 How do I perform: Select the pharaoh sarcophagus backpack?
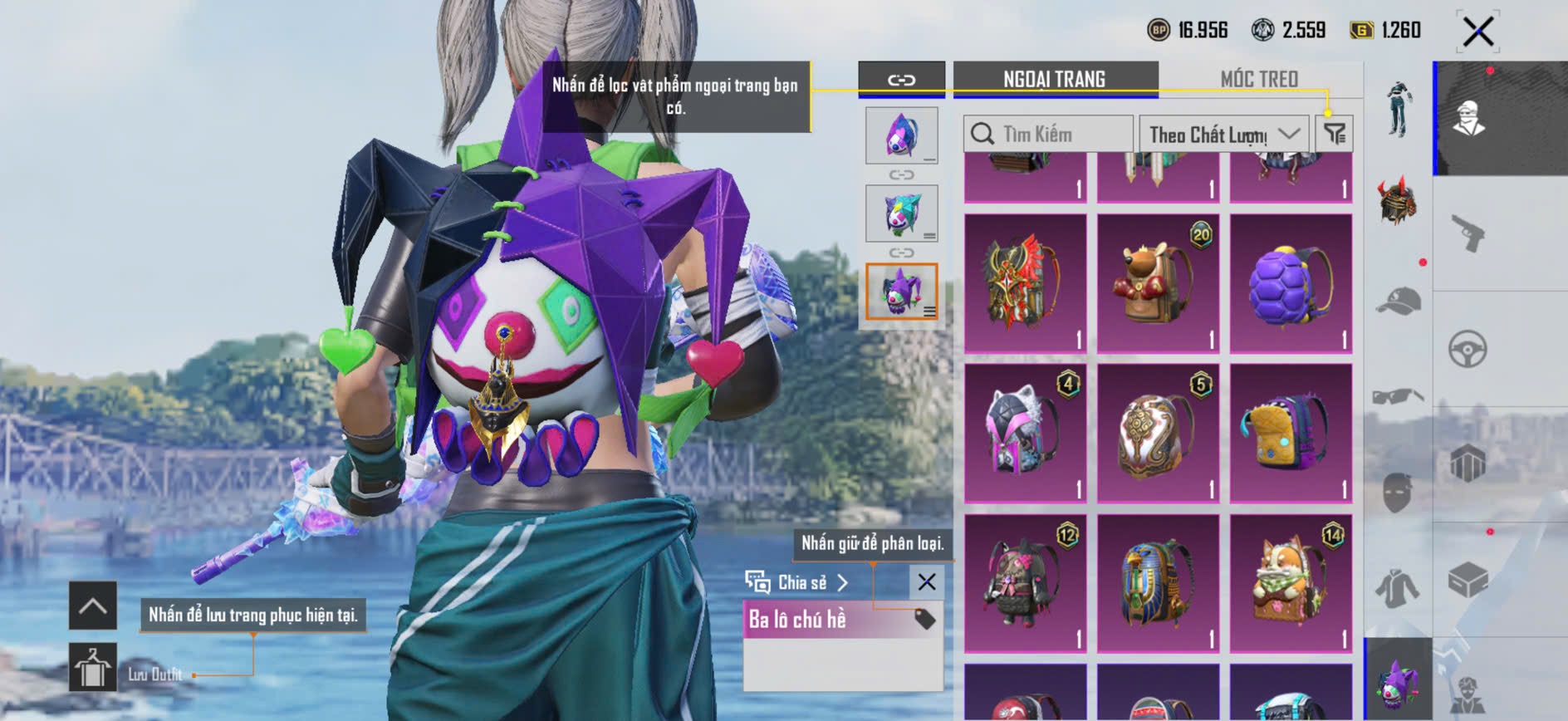(1158, 583)
